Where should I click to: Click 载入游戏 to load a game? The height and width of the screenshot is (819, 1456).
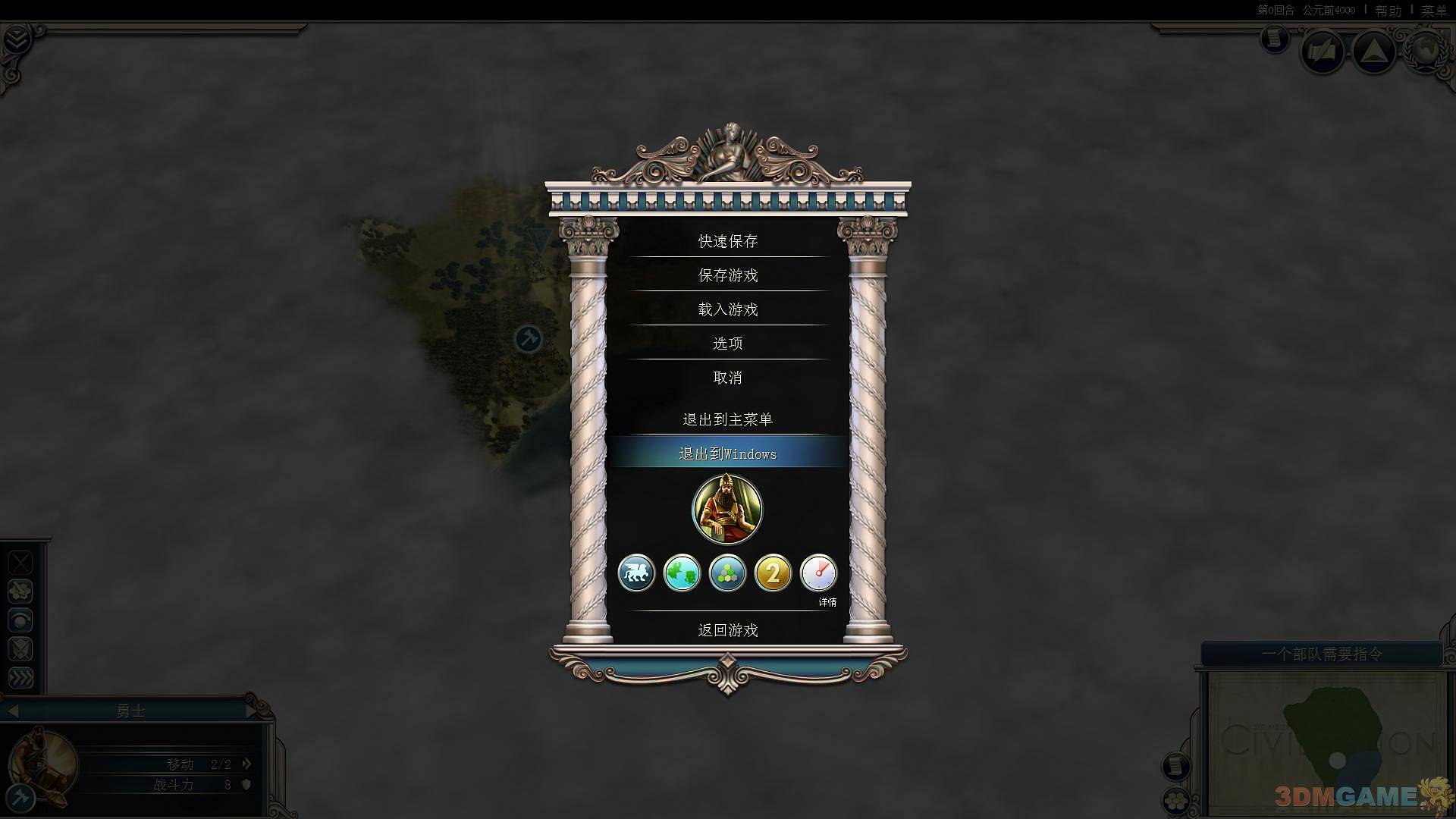tap(727, 309)
